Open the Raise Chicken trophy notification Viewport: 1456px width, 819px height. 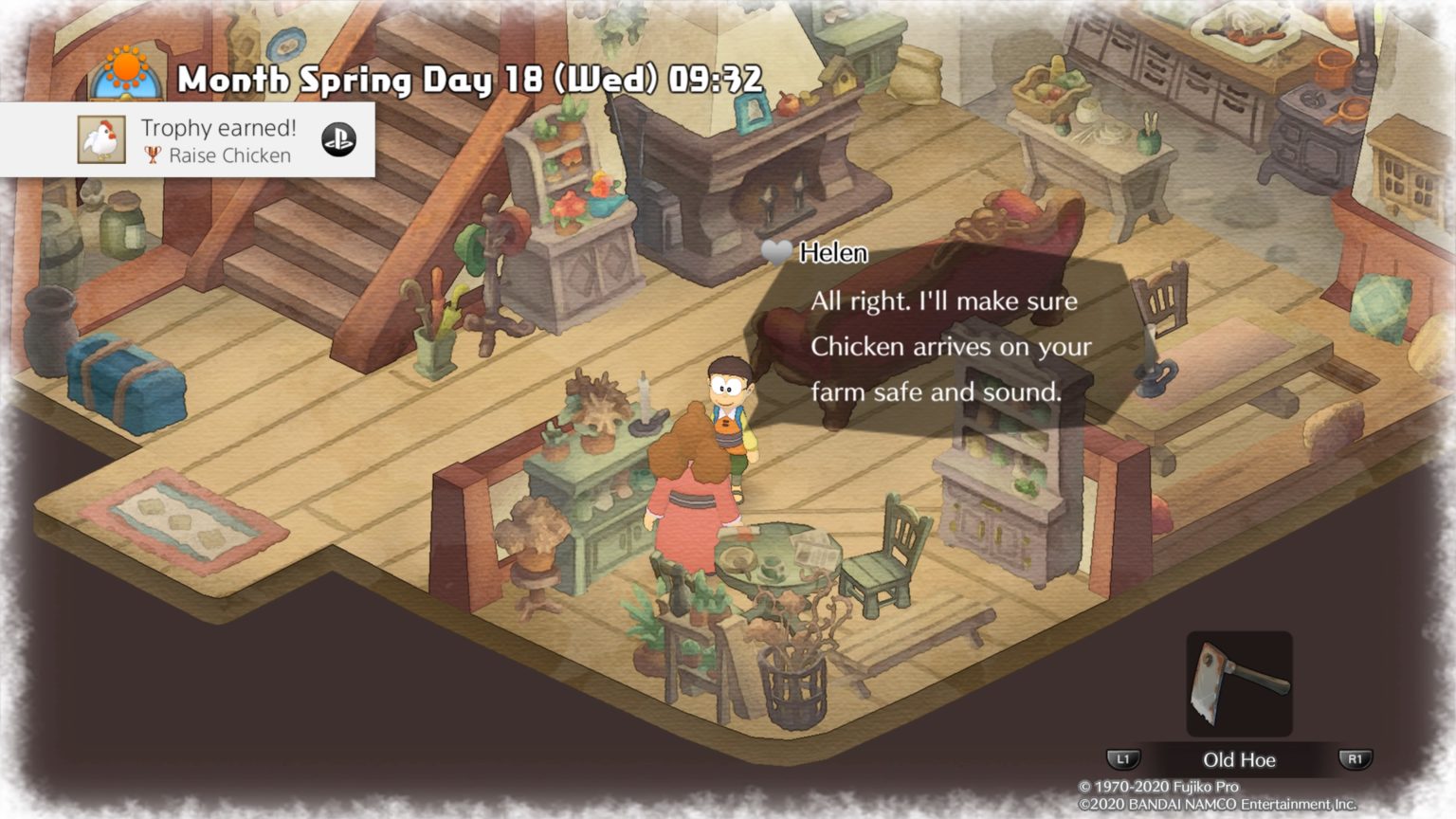click(x=218, y=140)
